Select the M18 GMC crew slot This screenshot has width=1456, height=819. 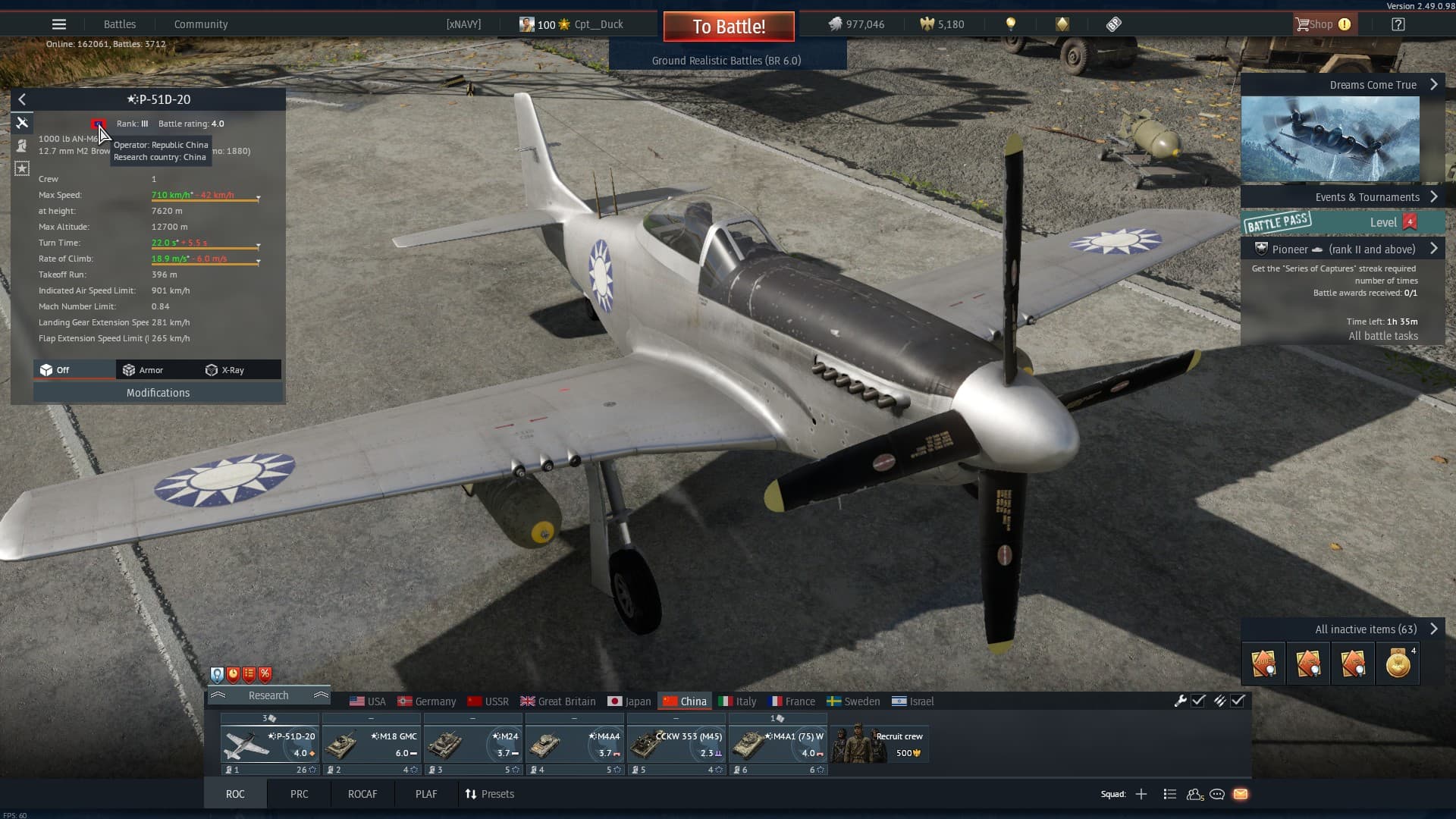[x=371, y=745]
